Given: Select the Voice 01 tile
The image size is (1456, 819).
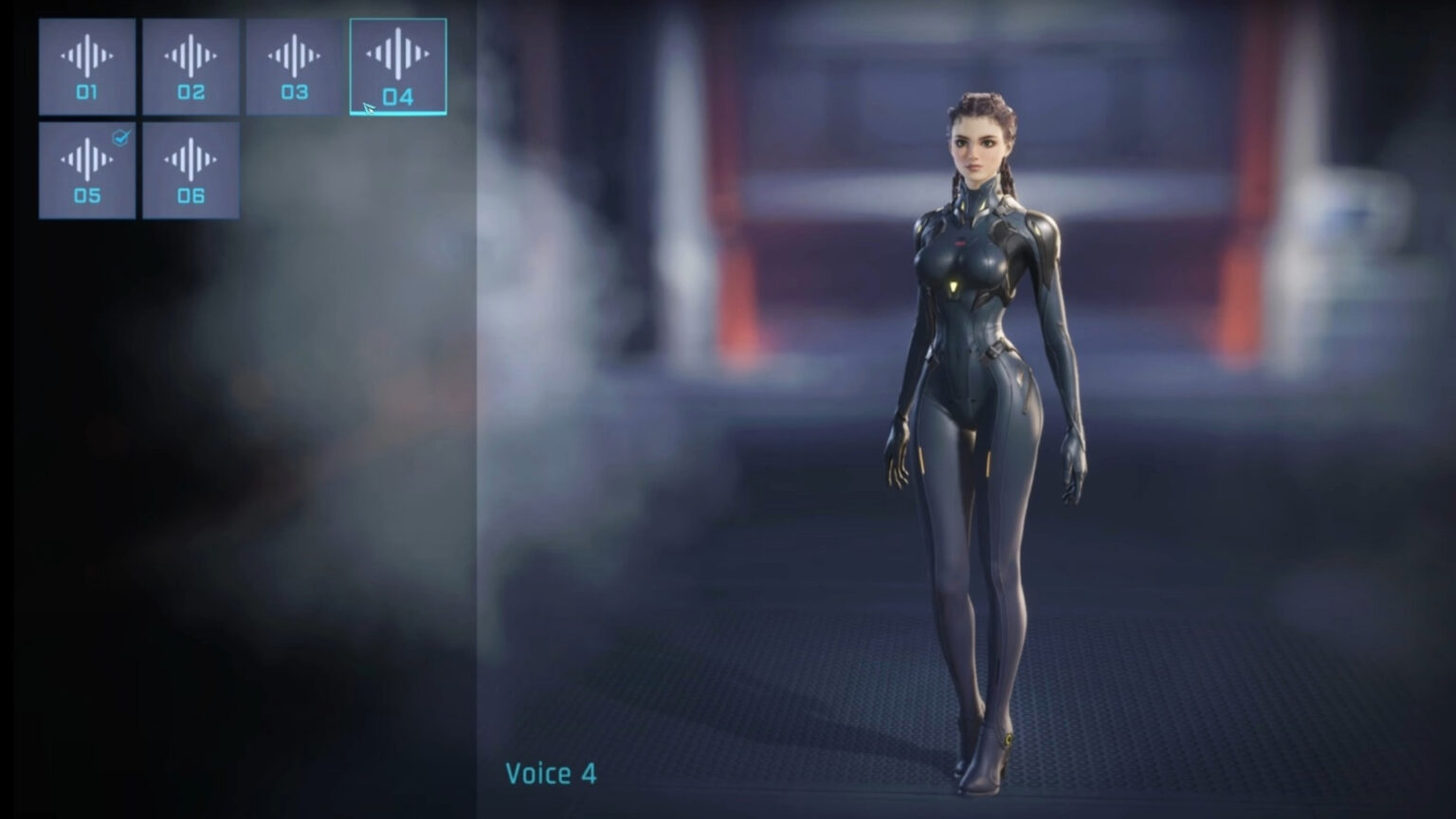Looking at the screenshot, I should click(86, 66).
